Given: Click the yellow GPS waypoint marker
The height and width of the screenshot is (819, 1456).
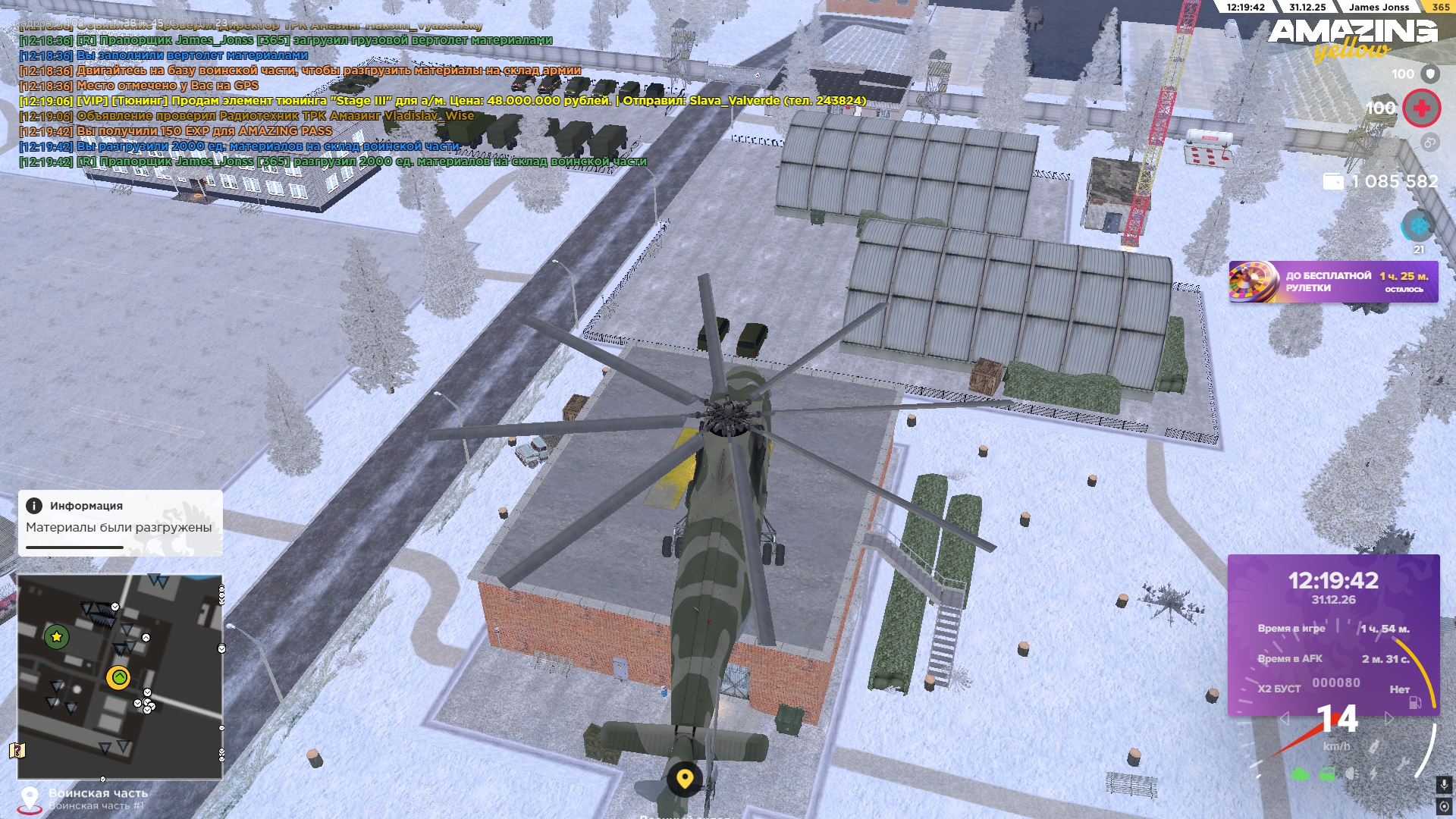Looking at the screenshot, I should pyautogui.click(x=685, y=778).
